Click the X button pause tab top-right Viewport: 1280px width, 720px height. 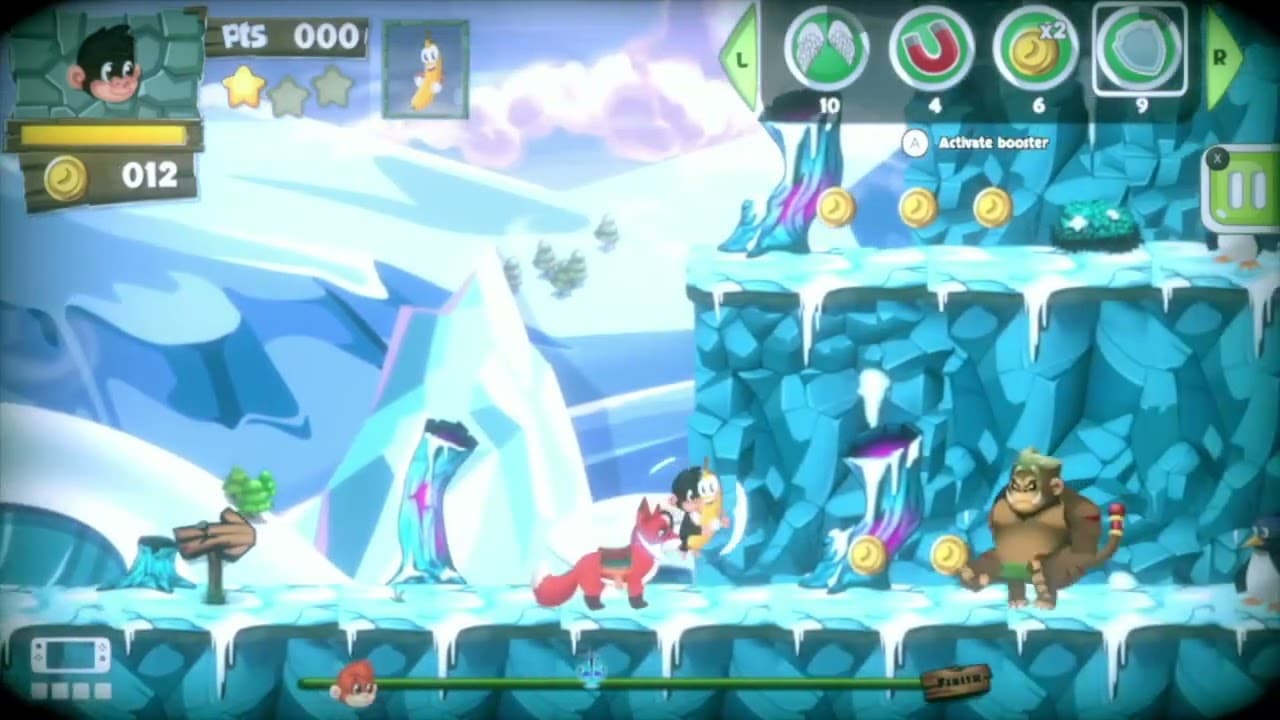(1218, 158)
